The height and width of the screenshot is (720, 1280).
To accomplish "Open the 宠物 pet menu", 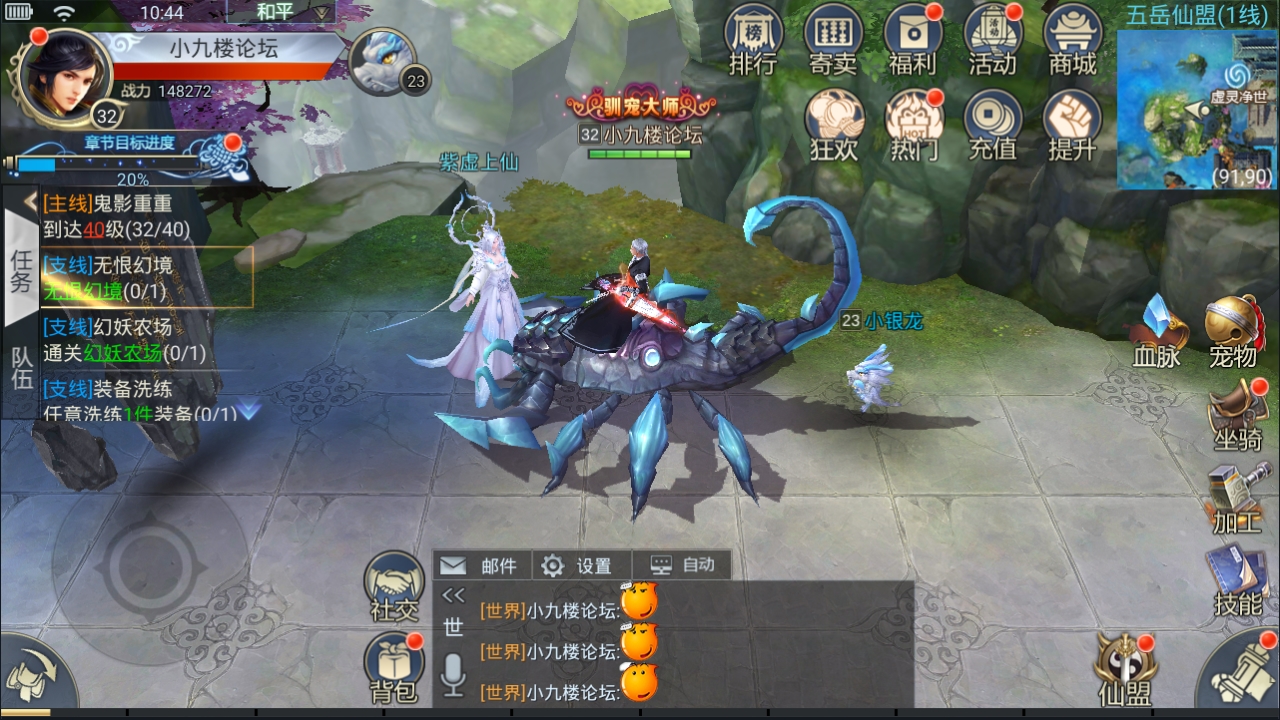I will (x=1233, y=332).
